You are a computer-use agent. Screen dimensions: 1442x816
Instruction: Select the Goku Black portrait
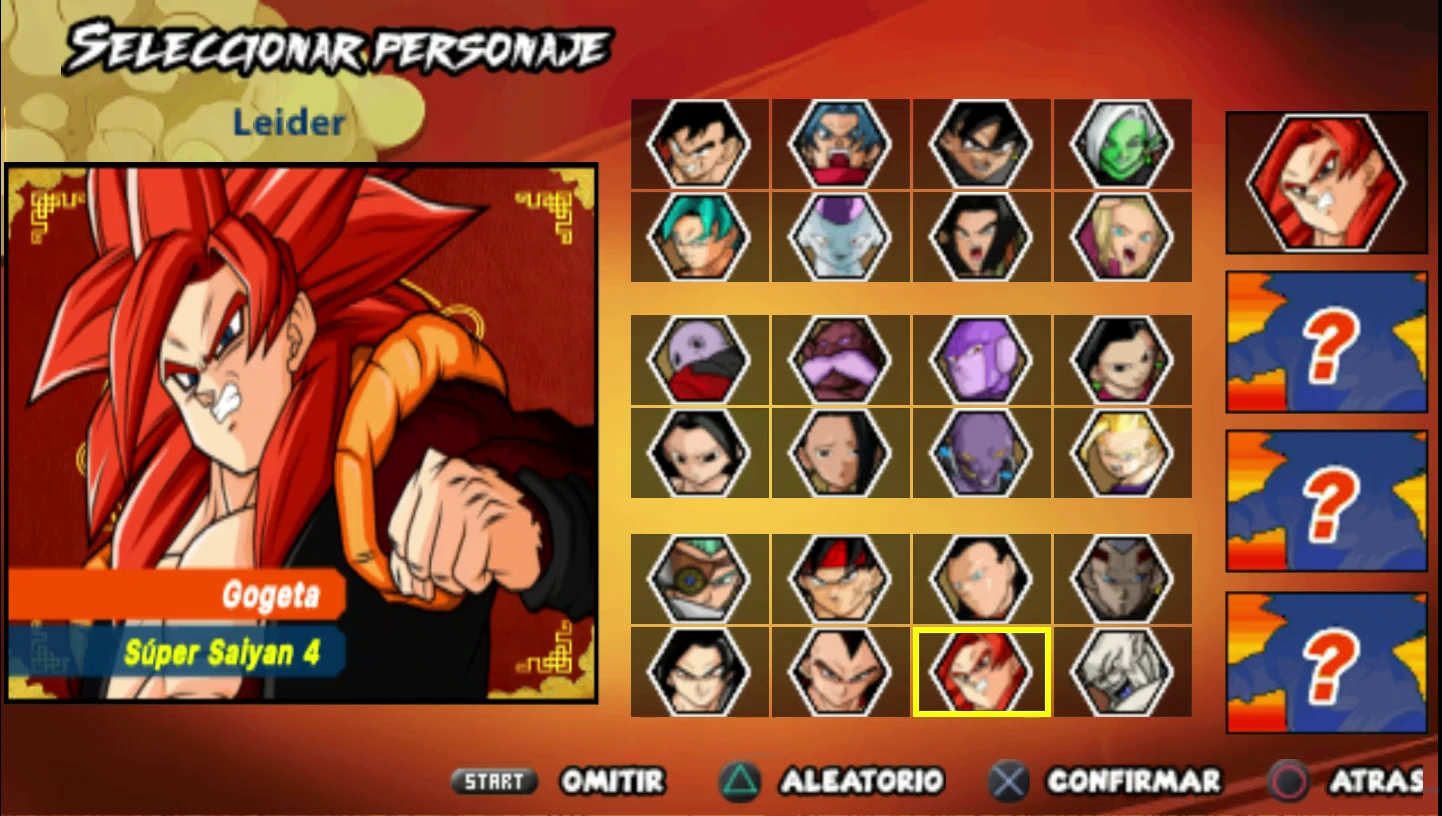982,144
